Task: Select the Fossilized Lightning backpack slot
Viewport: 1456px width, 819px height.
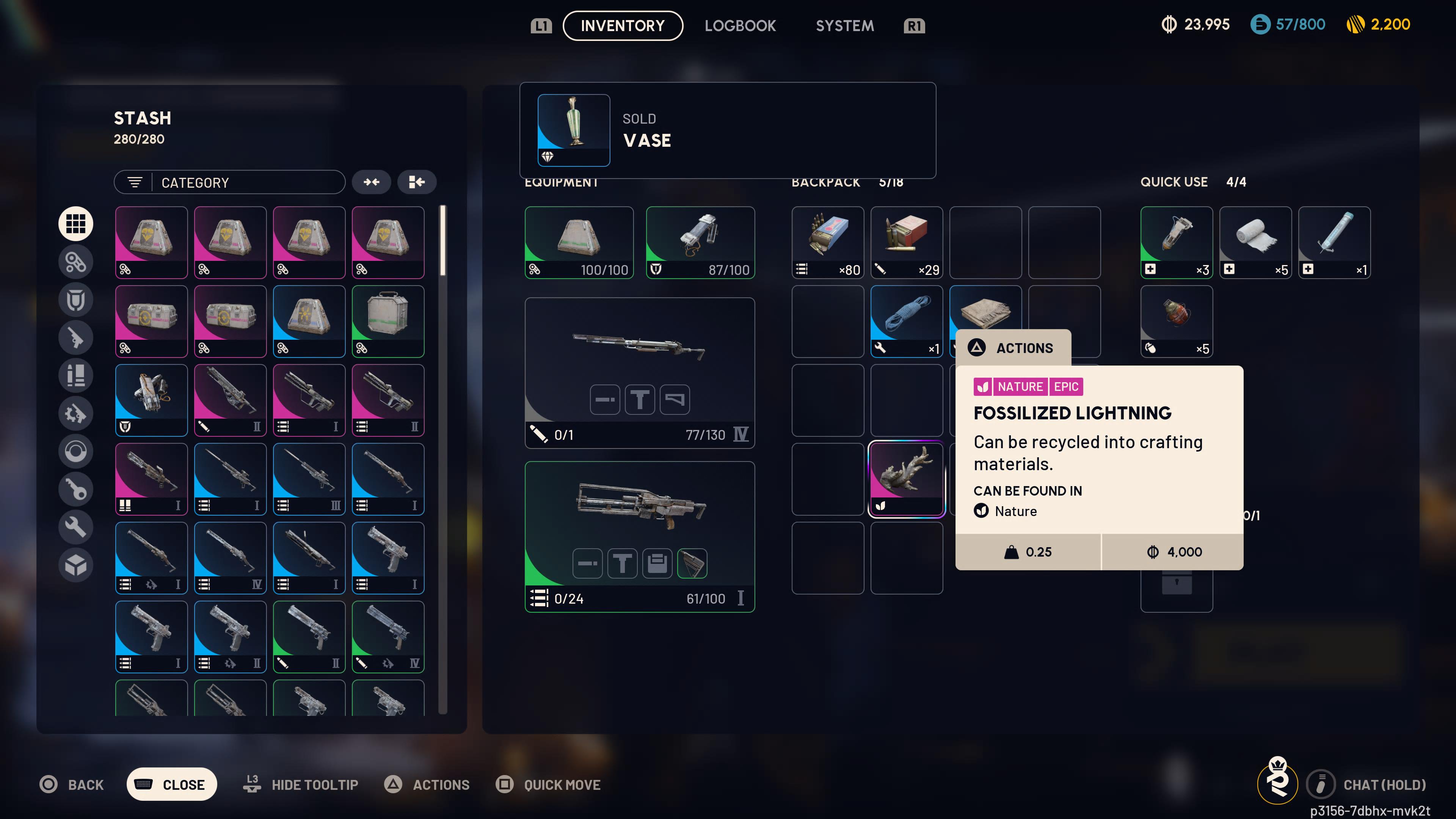Action: [x=906, y=479]
